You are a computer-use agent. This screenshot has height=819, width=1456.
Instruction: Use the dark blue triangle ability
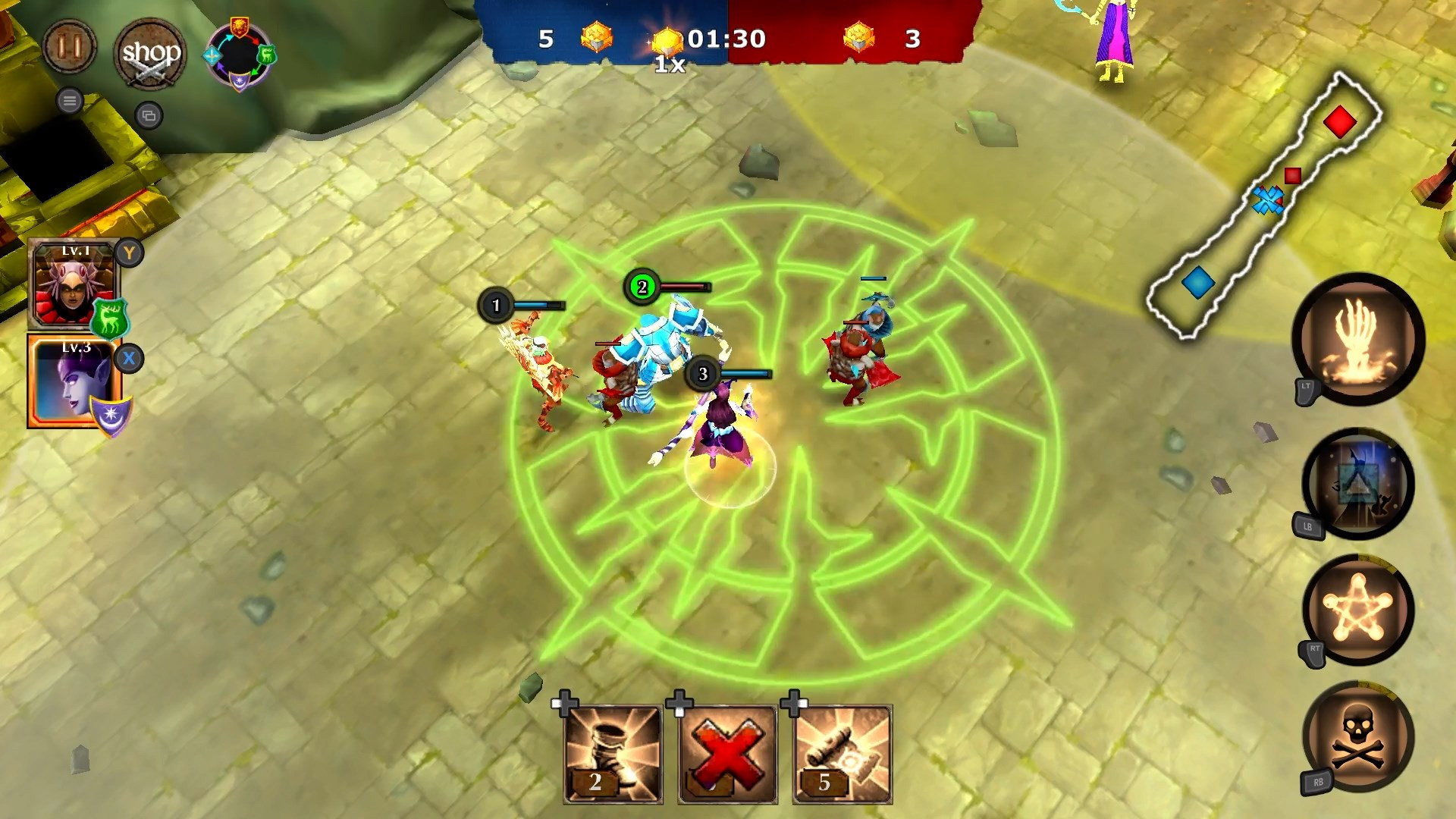coord(1357,484)
